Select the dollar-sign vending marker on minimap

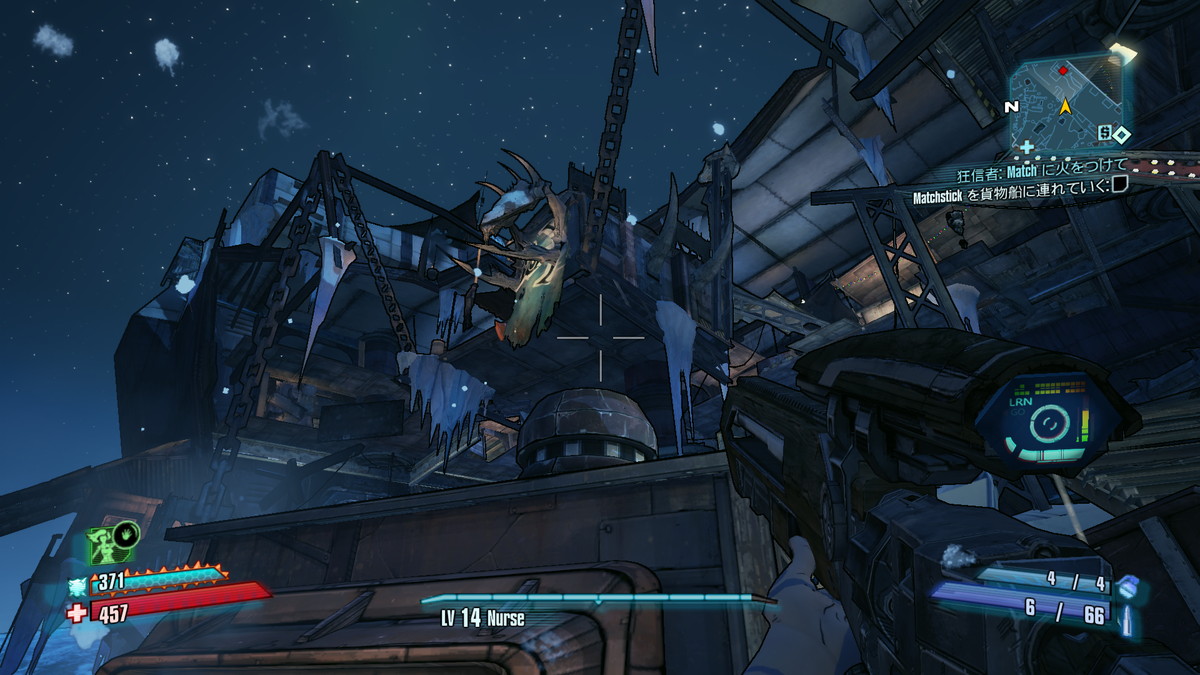[1103, 131]
